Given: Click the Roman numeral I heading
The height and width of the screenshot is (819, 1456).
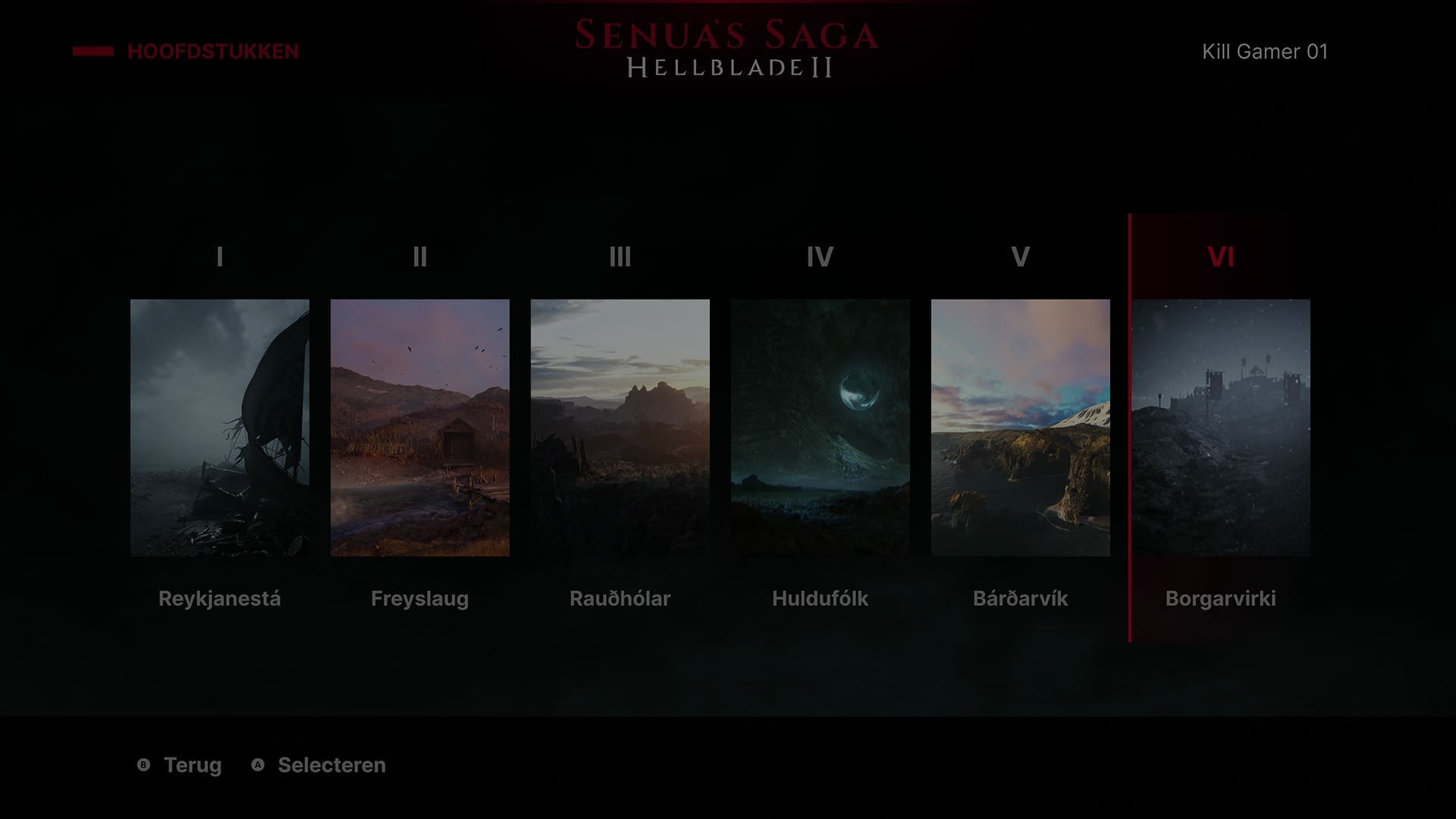Looking at the screenshot, I should pos(219,258).
